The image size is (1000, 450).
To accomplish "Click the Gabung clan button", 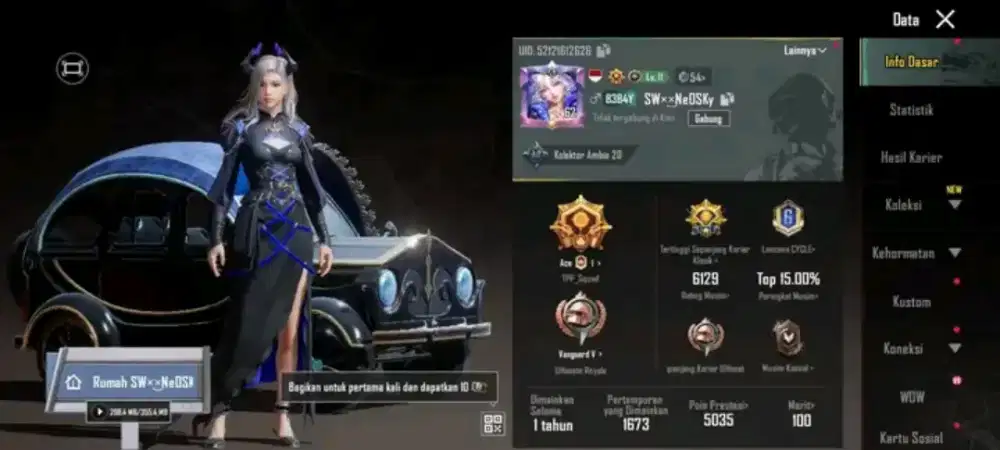I will coord(708,118).
